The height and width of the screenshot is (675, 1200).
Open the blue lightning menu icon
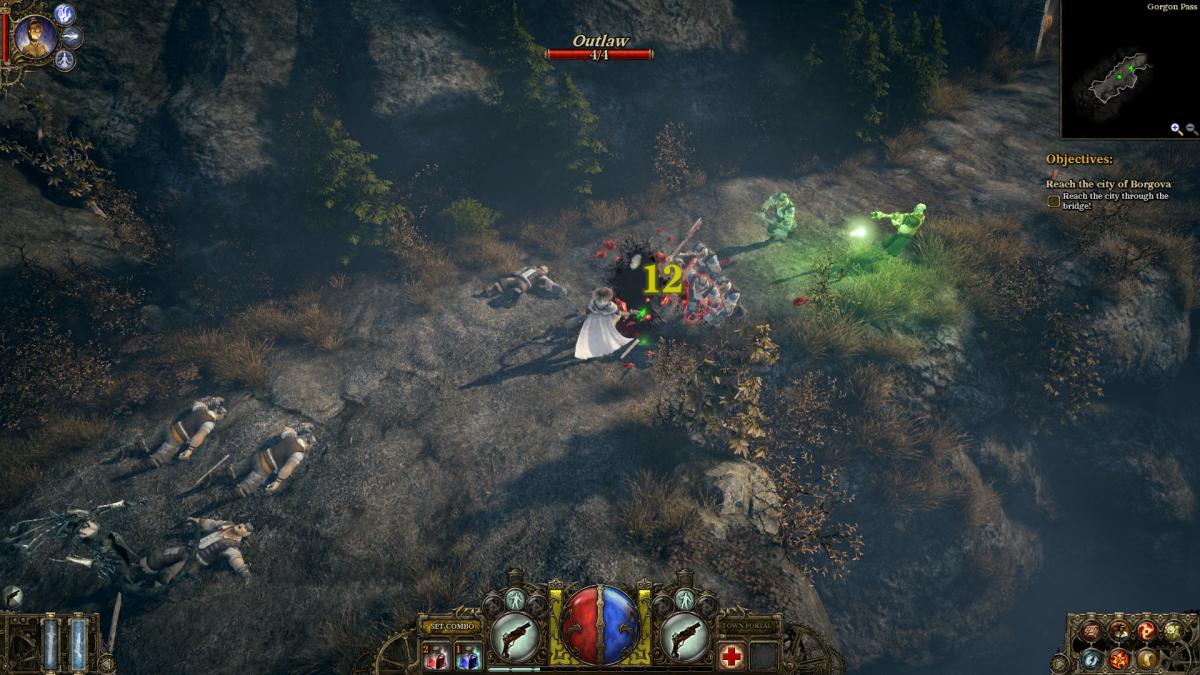click(1091, 660)
